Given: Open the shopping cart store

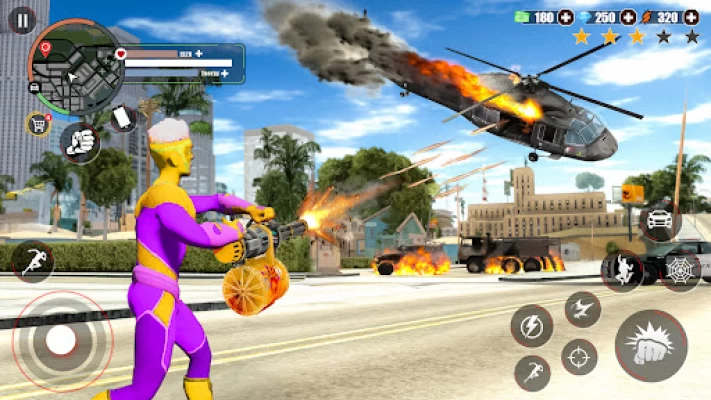Looking at the screenshot, I should click(38, 124).
